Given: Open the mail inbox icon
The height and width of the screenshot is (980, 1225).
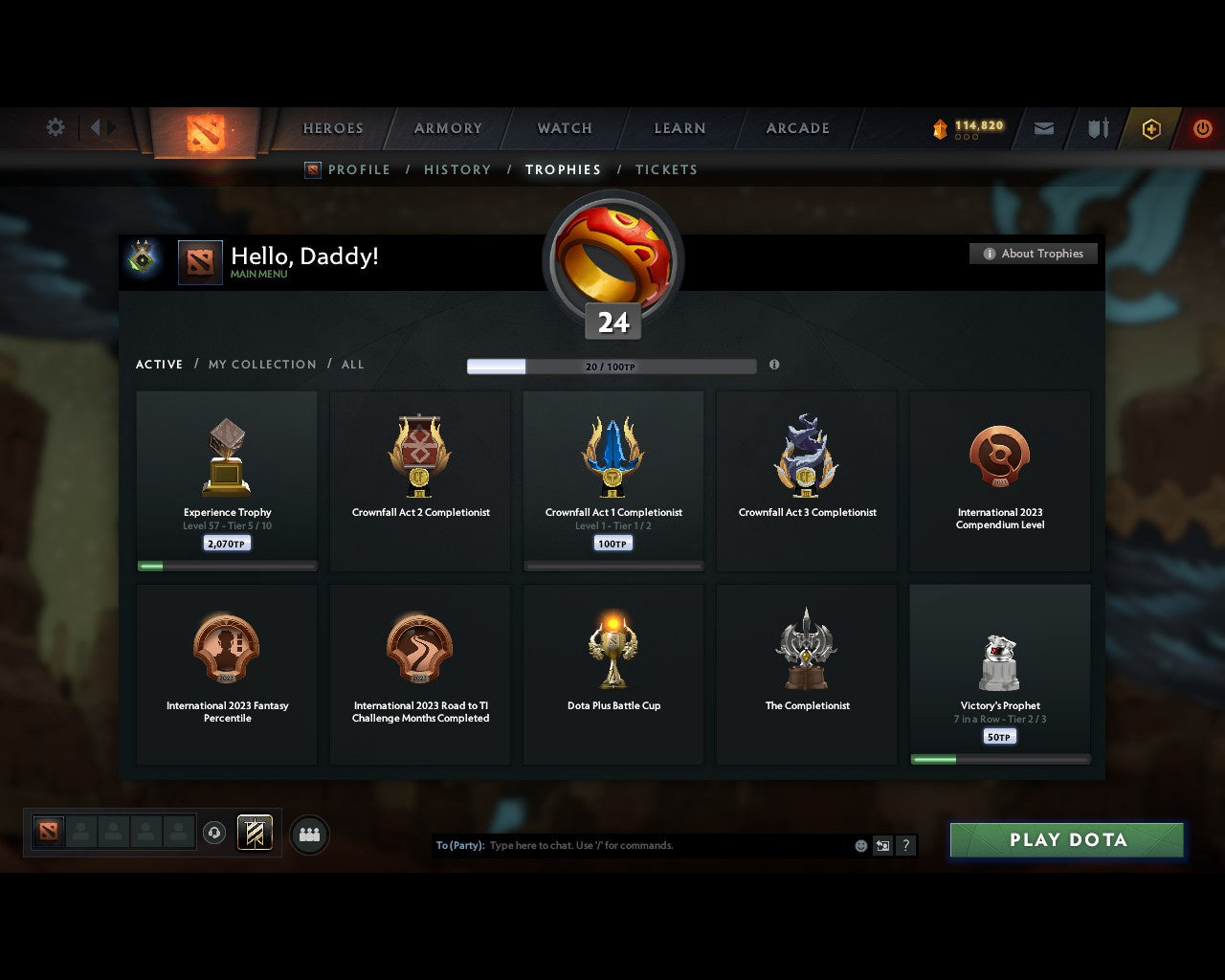Looking at the screenshot, I should coord(1043,128).
